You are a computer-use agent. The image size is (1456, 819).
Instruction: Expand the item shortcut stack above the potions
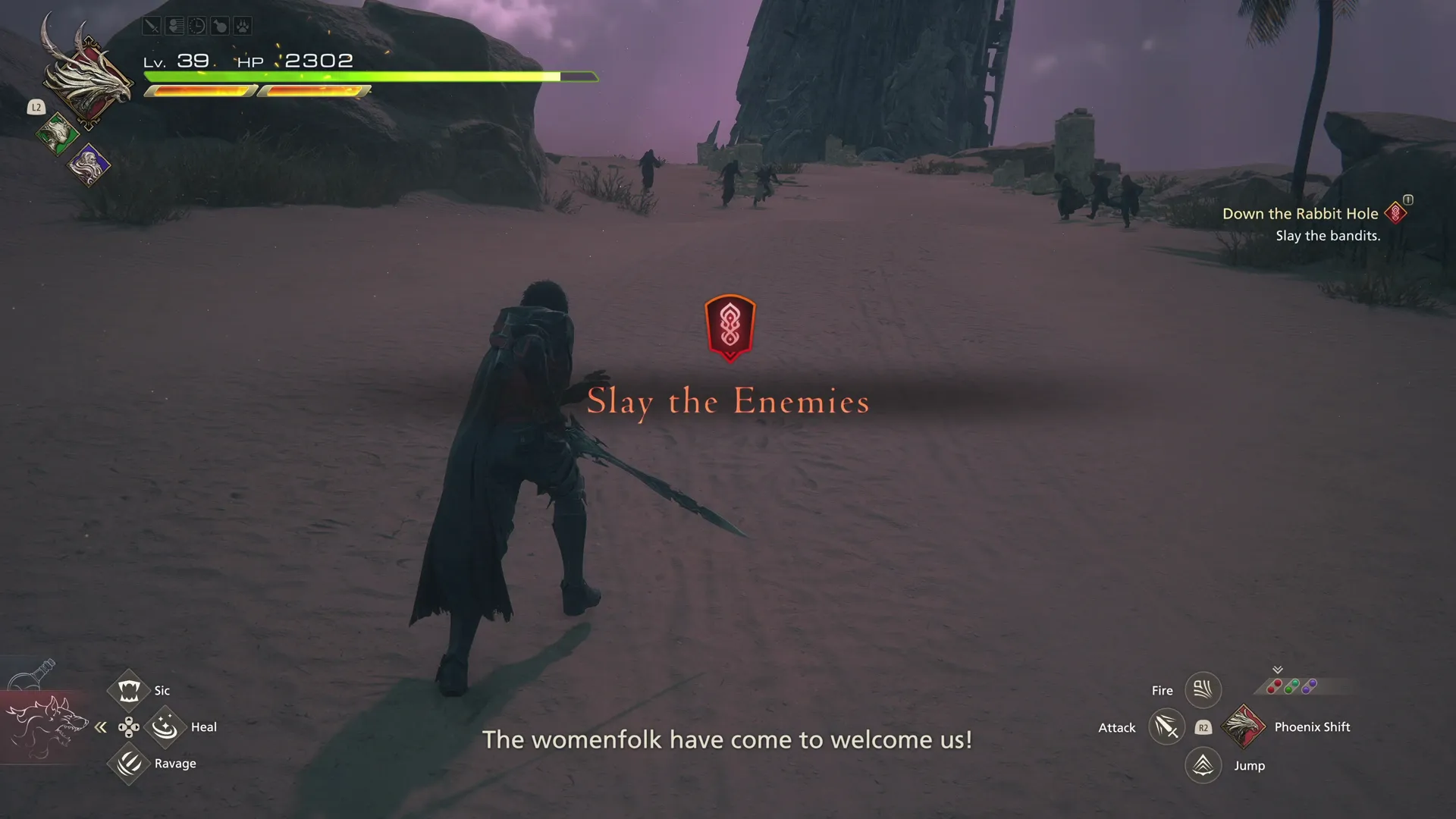pyautogui.click(x=1278, y=670)
